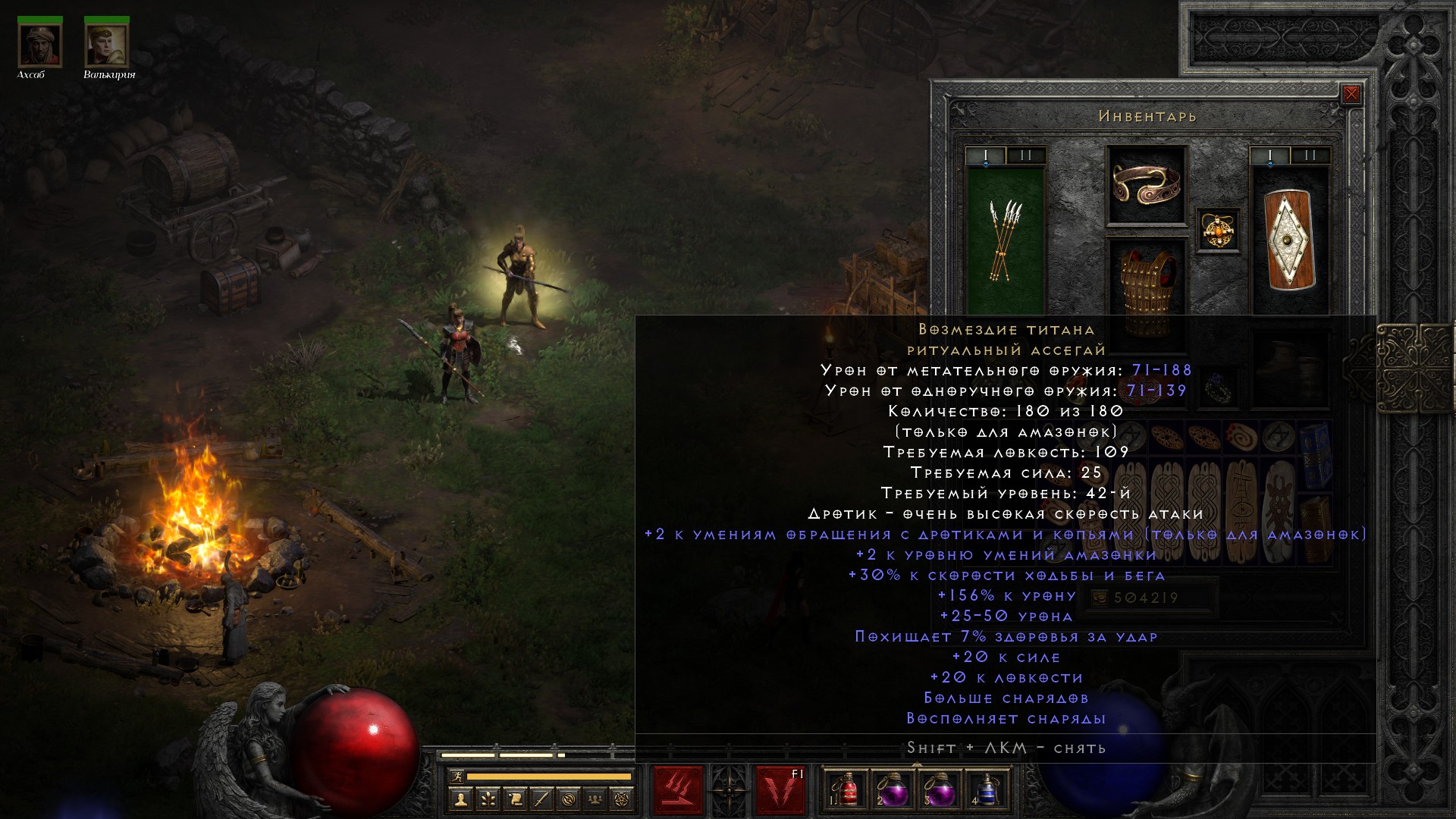
Task: Select the equipped wooden shield slot
Action: [1290, 241]
